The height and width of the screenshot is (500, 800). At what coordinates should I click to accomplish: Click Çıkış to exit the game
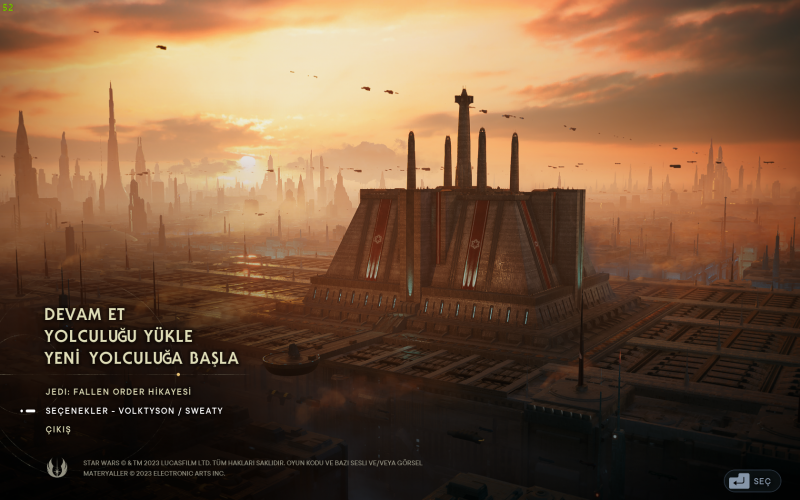[58, 430]
